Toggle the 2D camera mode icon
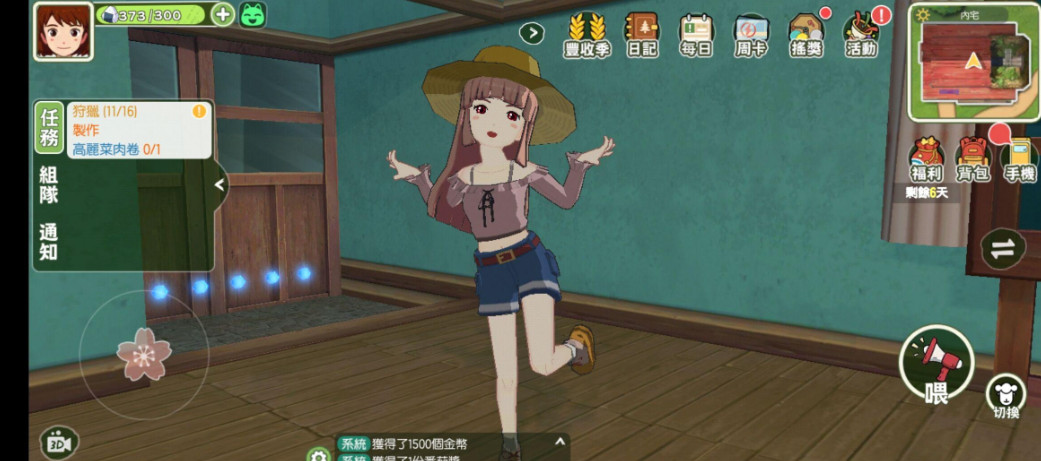The width and height of the screenshot is (1041, 461). click(x=59, y=443)
